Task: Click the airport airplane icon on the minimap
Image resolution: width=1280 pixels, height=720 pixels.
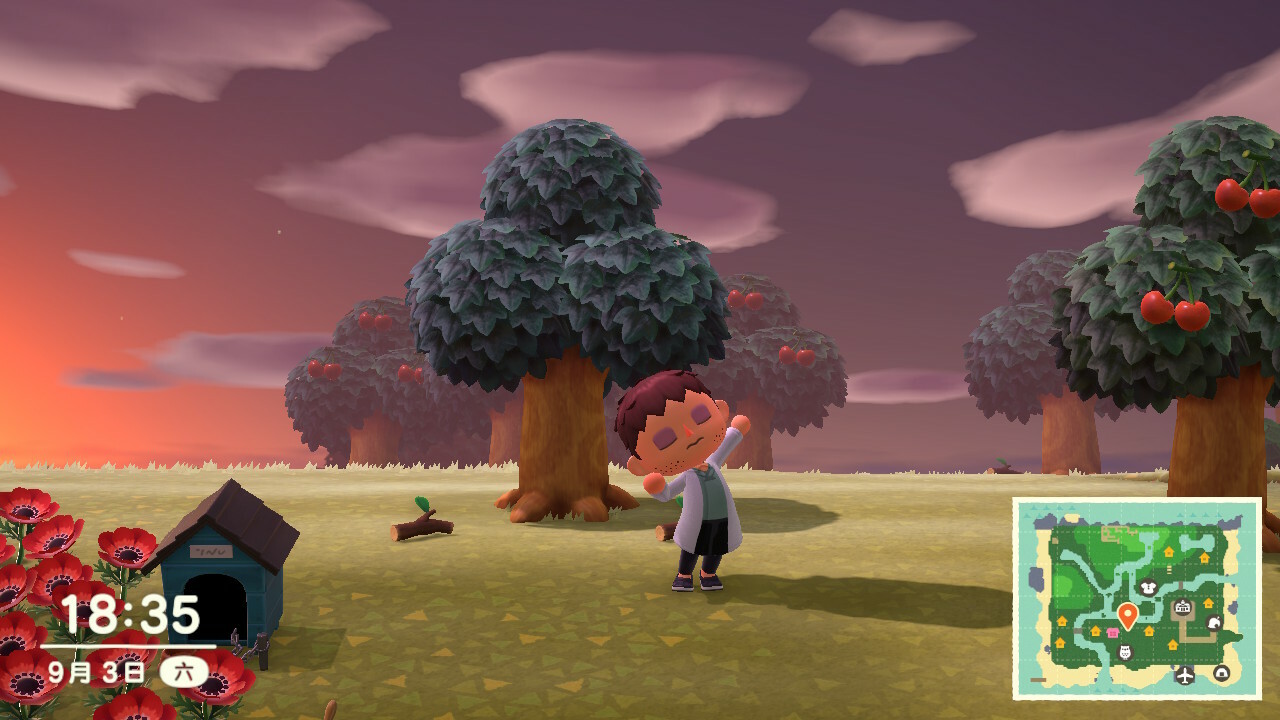Action: pyautogui.click(x=1185, y=675)
